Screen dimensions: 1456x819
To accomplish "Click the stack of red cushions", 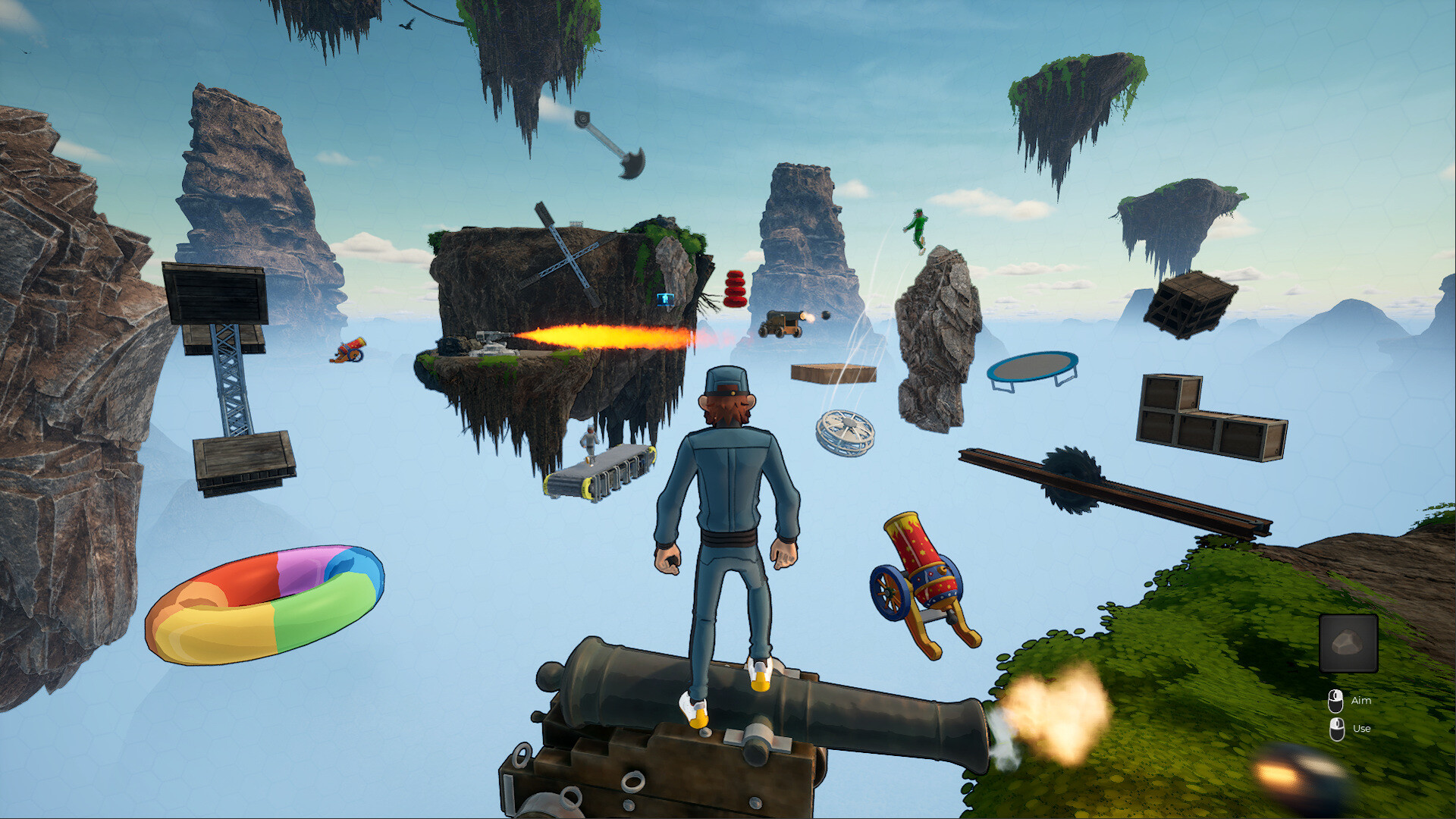I will coord(736,288).
